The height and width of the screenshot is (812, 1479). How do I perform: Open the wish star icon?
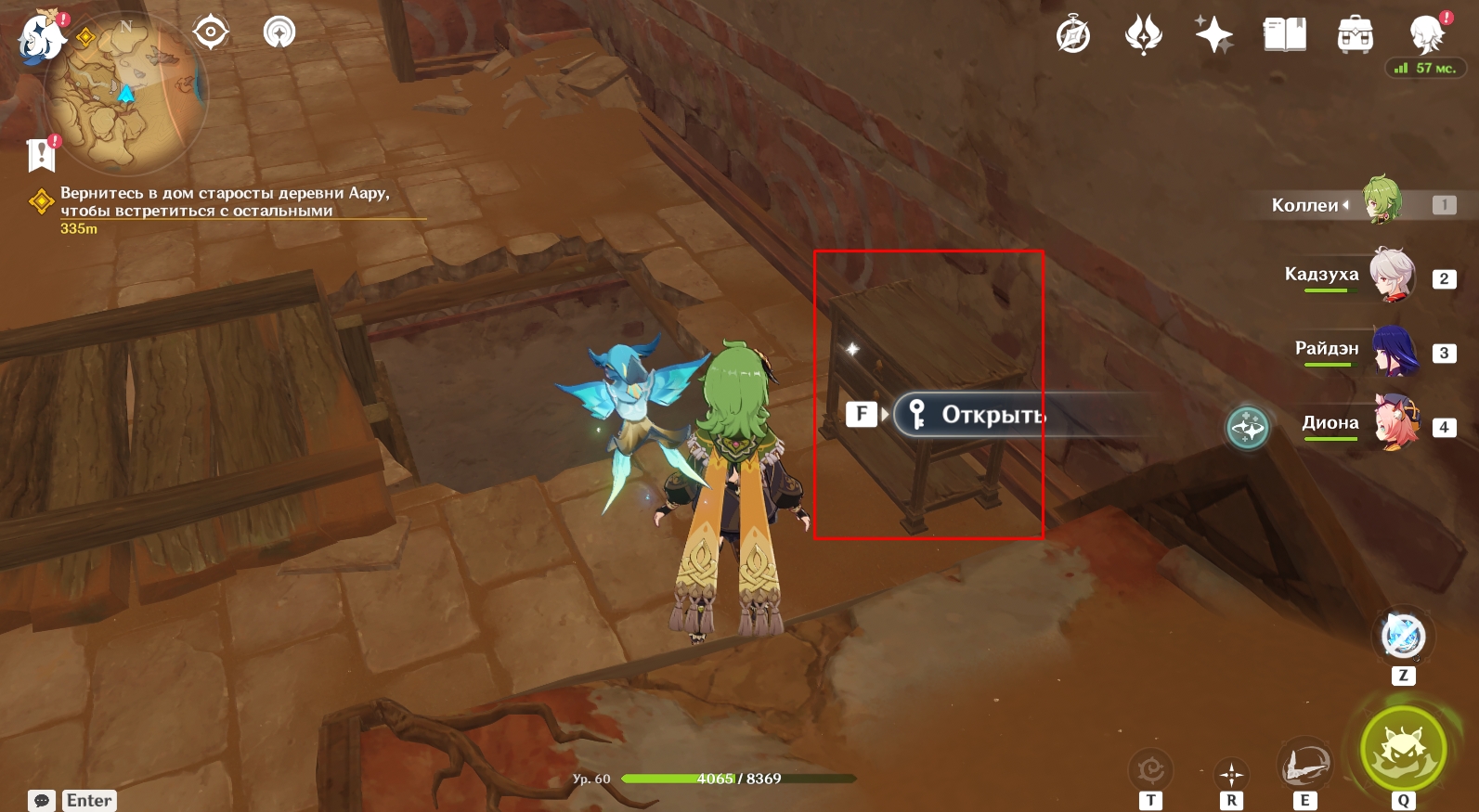pos(1213,35)
